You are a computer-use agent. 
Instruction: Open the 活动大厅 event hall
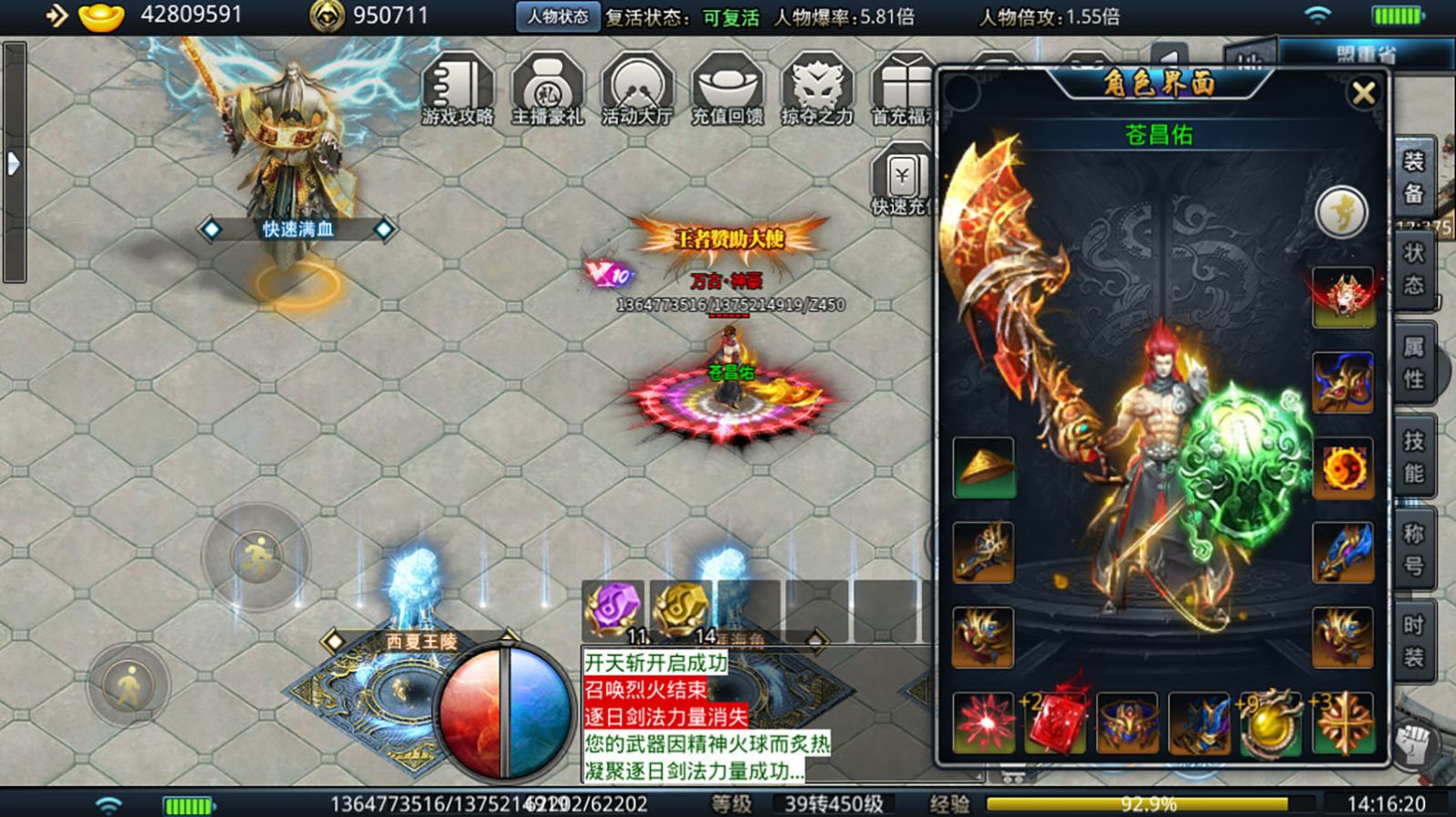(x=637, y=89)
